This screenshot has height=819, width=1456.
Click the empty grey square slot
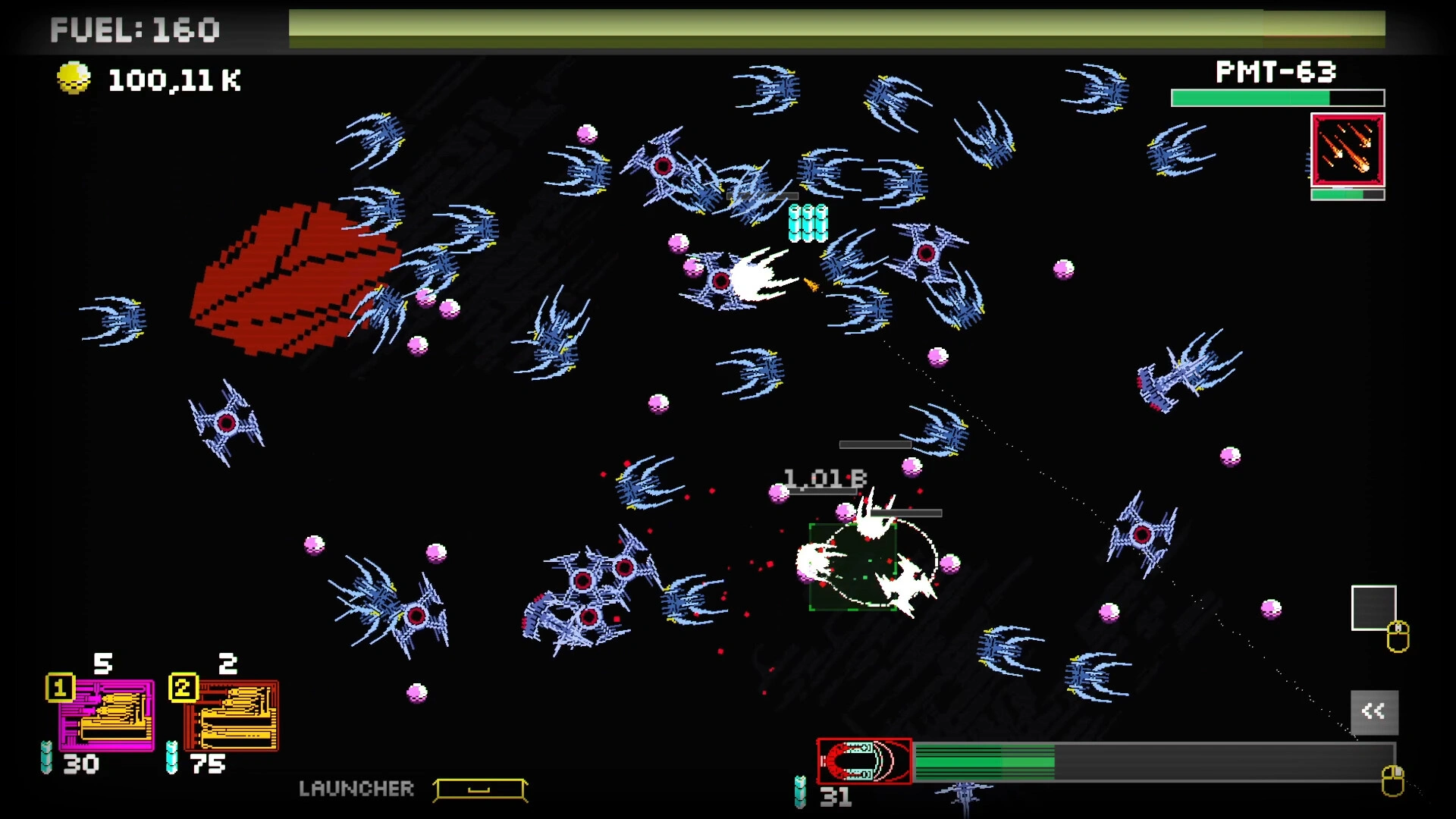(1373, 607)
